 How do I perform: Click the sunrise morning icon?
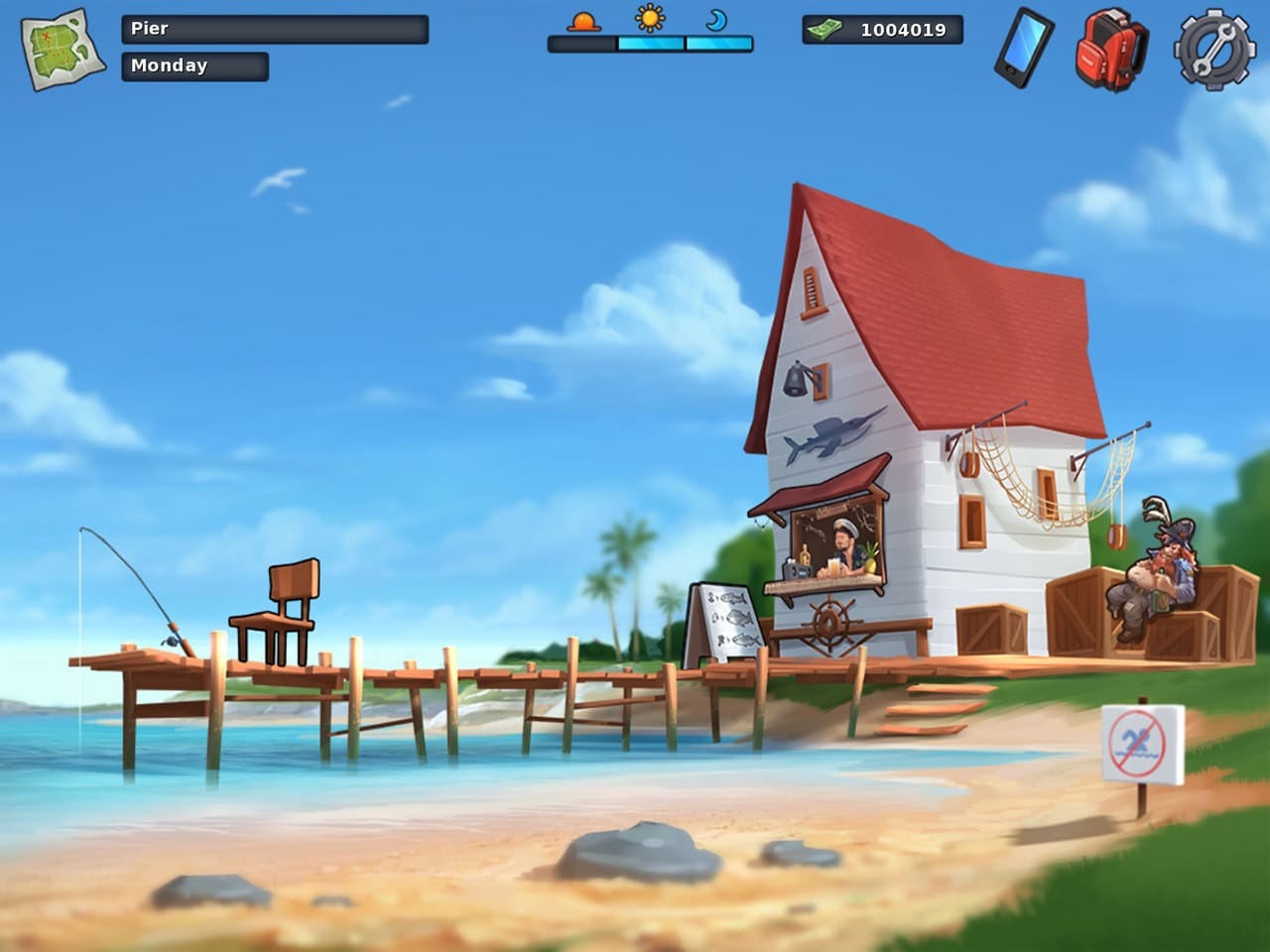(x=583, y=23)
